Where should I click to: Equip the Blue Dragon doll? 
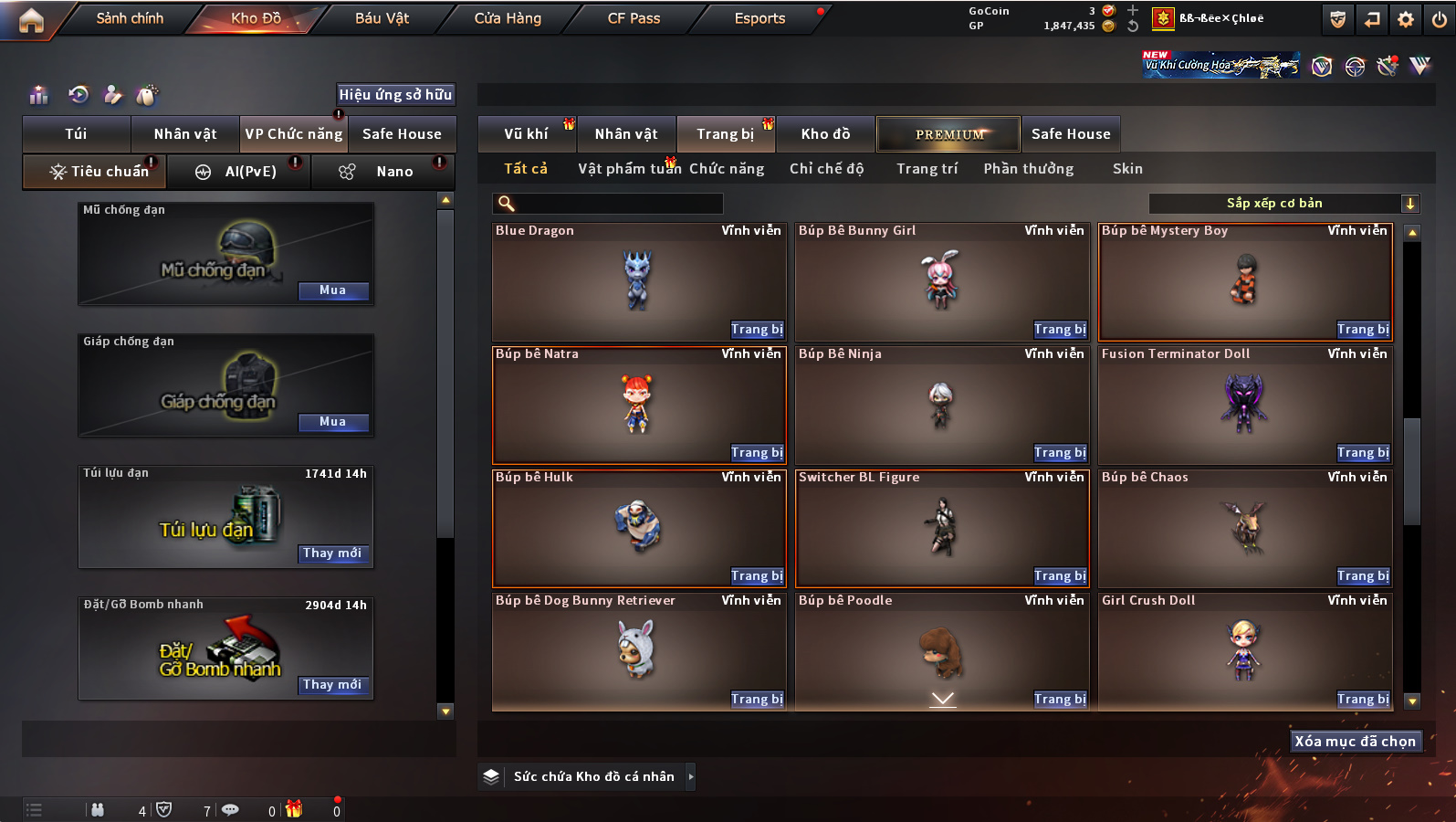tap(757, 330)
